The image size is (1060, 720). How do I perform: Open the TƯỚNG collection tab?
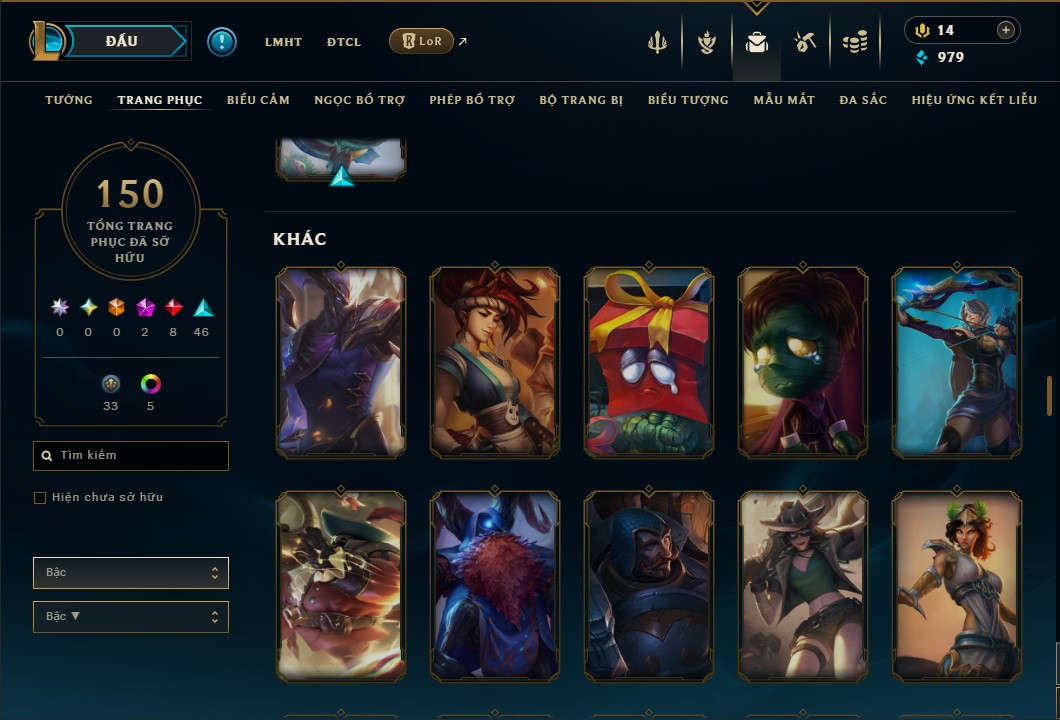[x=69, y=100]
